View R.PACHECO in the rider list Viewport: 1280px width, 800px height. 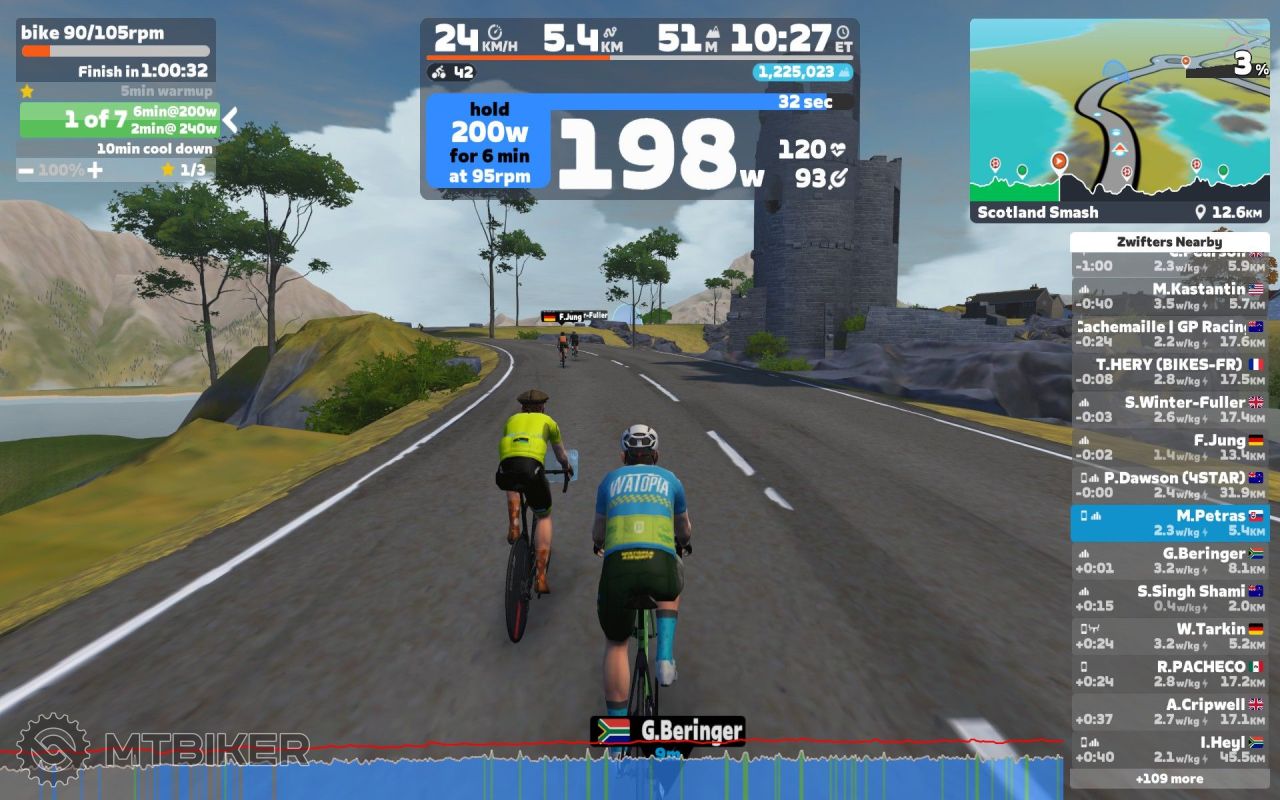click(x=1169, y=673)
